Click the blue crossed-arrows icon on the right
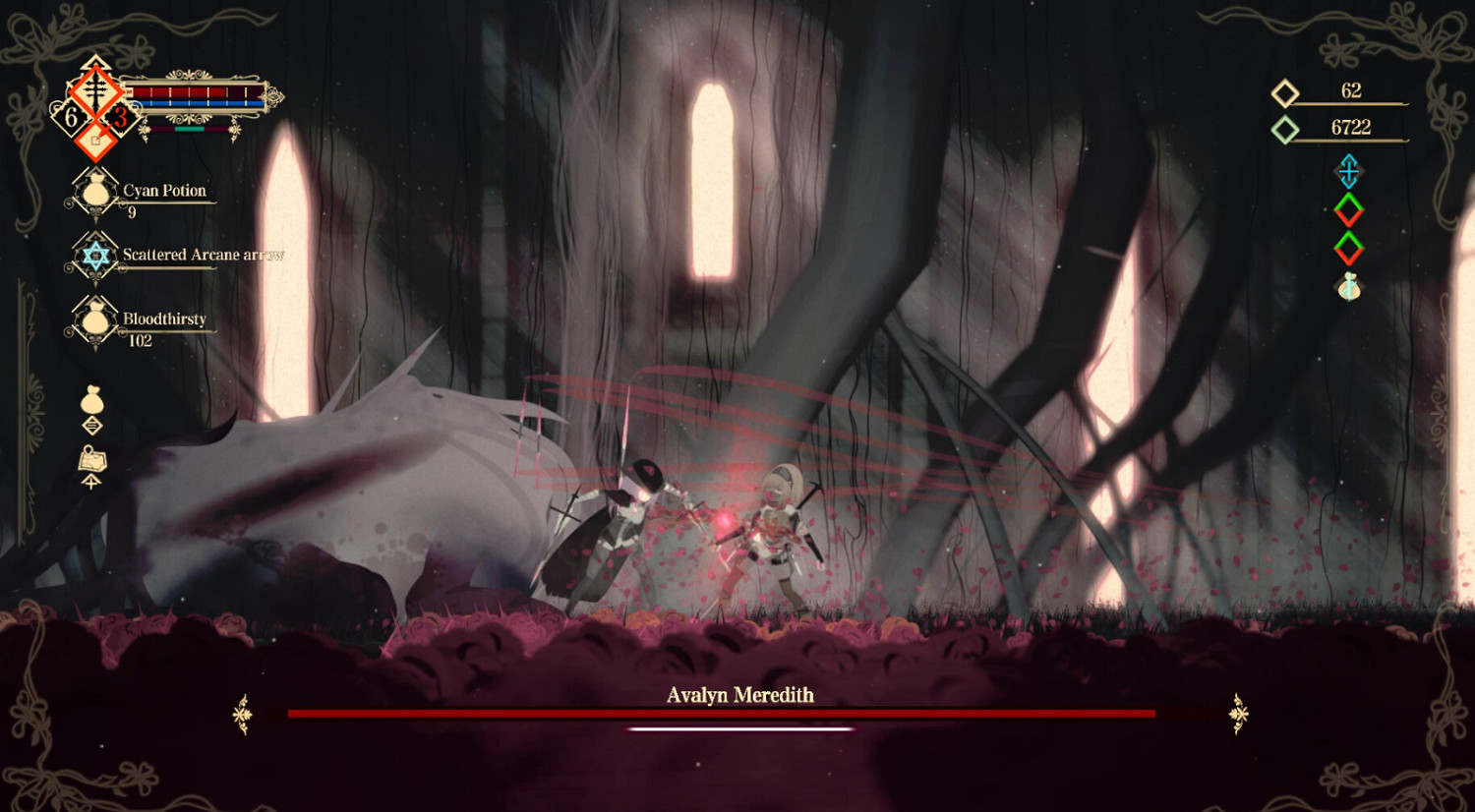The height and width of the screenshot is (812, 1475). coord(1347,172)
